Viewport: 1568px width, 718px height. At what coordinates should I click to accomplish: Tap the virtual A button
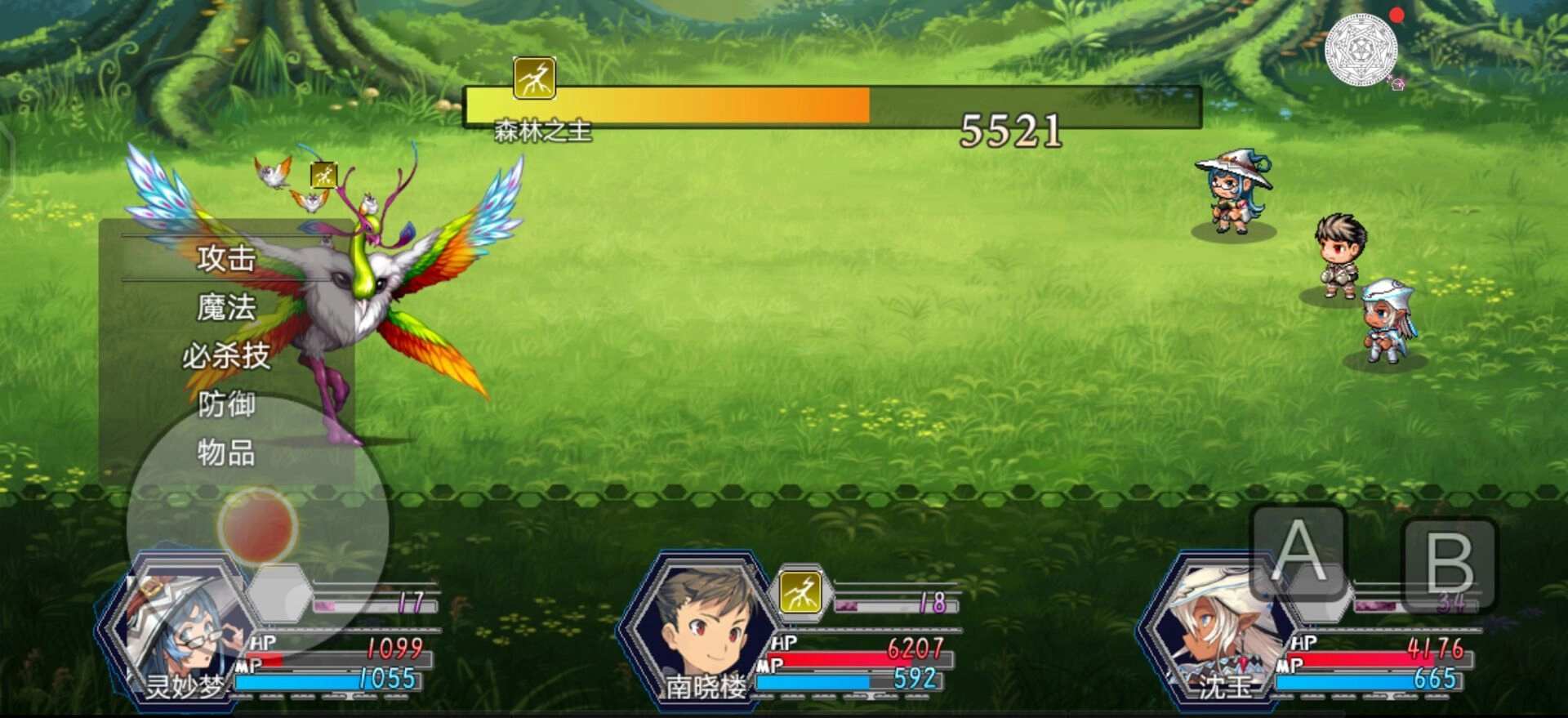1298,552
